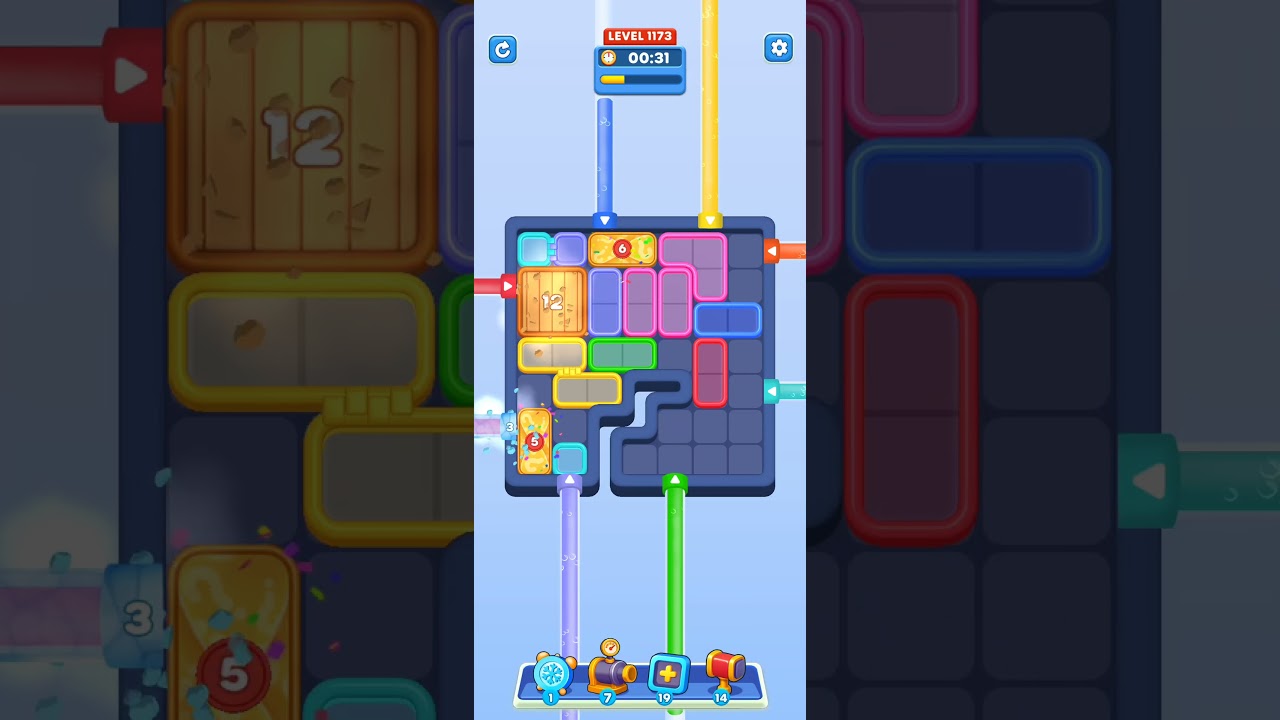Tap the restart level icon
The height and width of the screenshot is (720, 1280).
[x=503, y=49]
